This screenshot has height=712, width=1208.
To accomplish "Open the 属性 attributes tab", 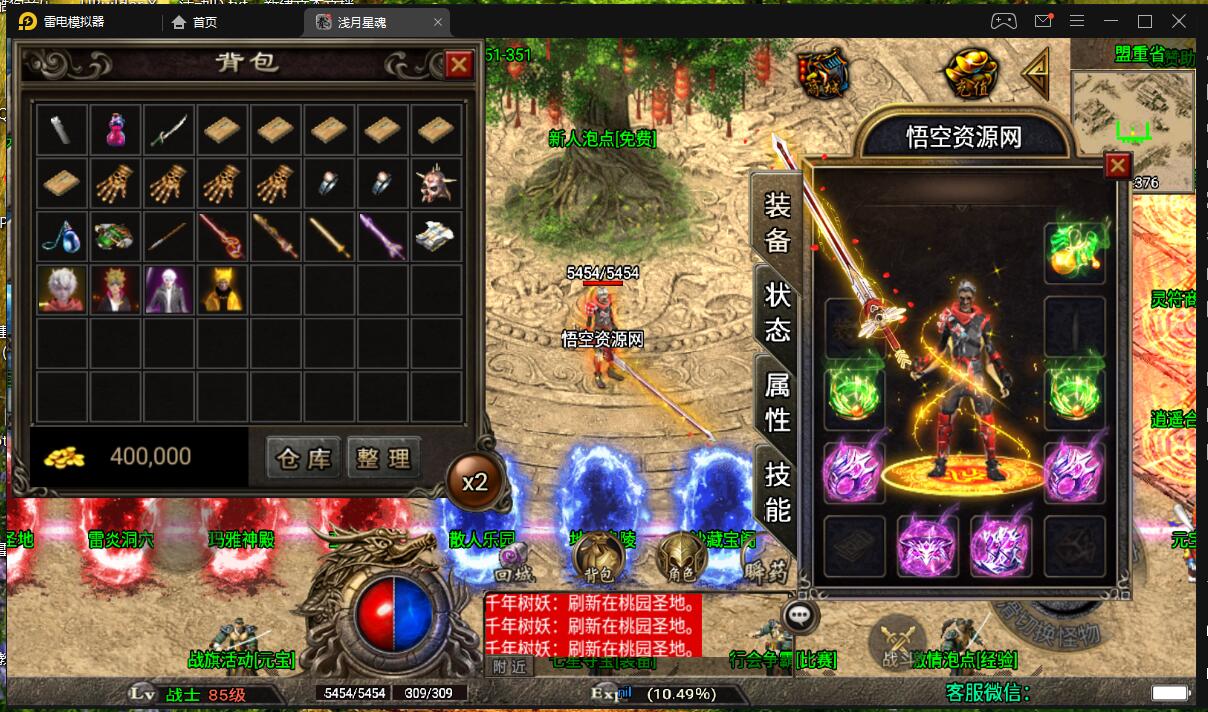I will (777, 399).
